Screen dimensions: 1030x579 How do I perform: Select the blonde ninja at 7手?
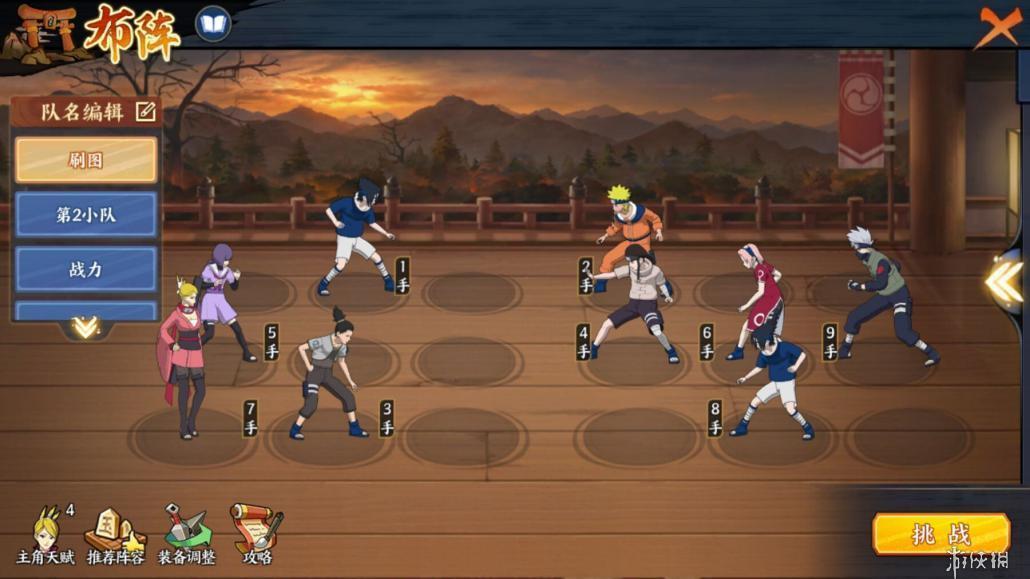point(182,355)
